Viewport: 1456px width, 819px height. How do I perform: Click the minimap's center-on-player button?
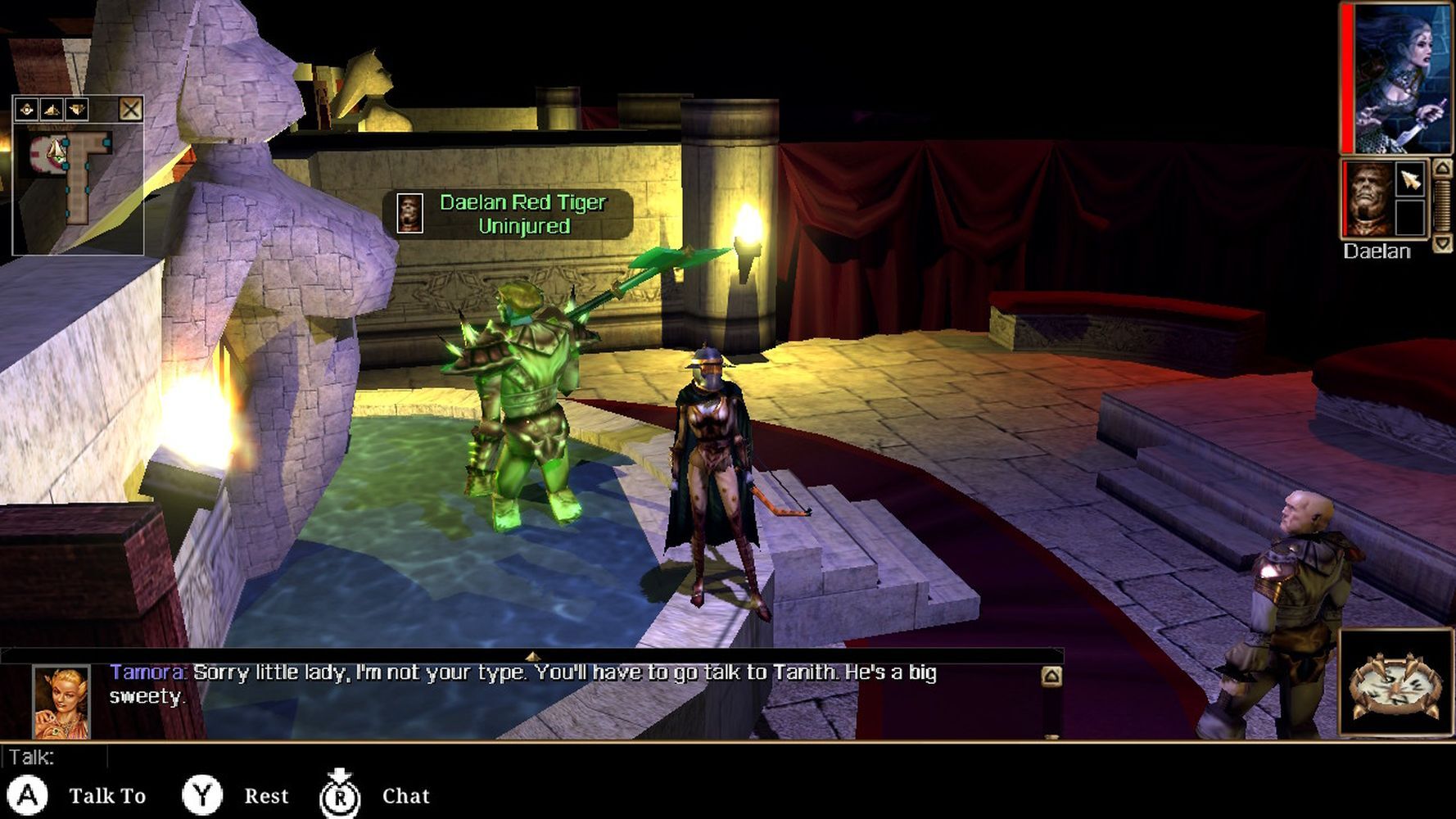(x=27, y=109)
